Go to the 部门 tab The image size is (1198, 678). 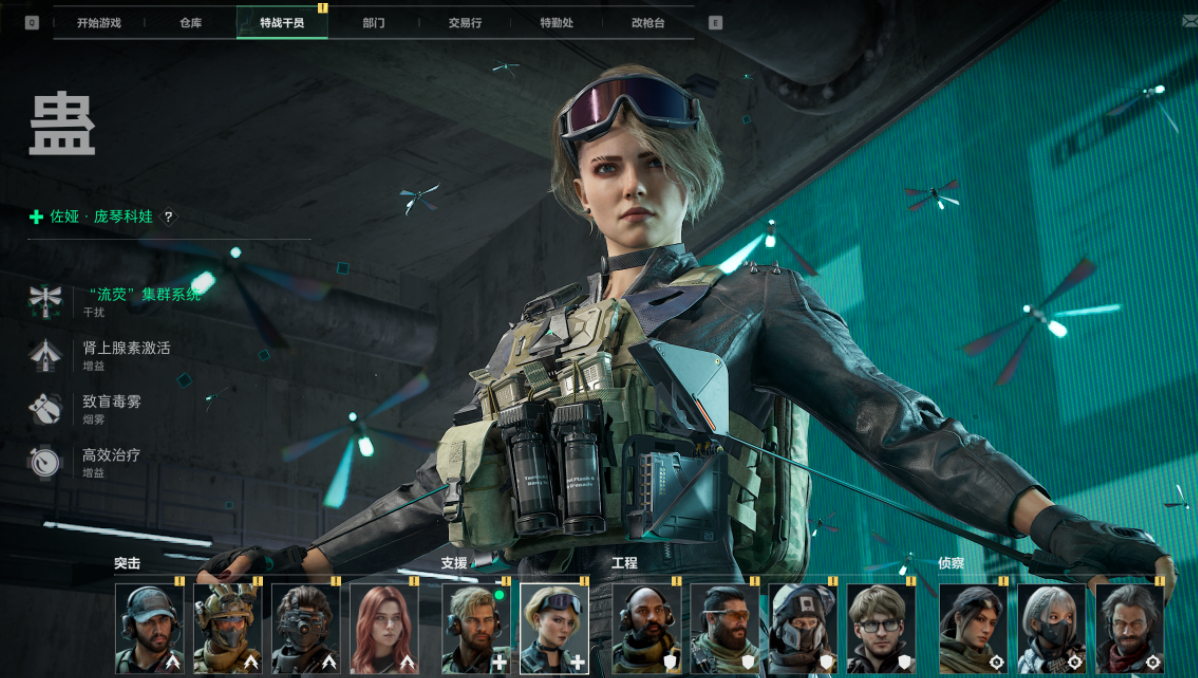pyautogui.click(x=374, y=23)
